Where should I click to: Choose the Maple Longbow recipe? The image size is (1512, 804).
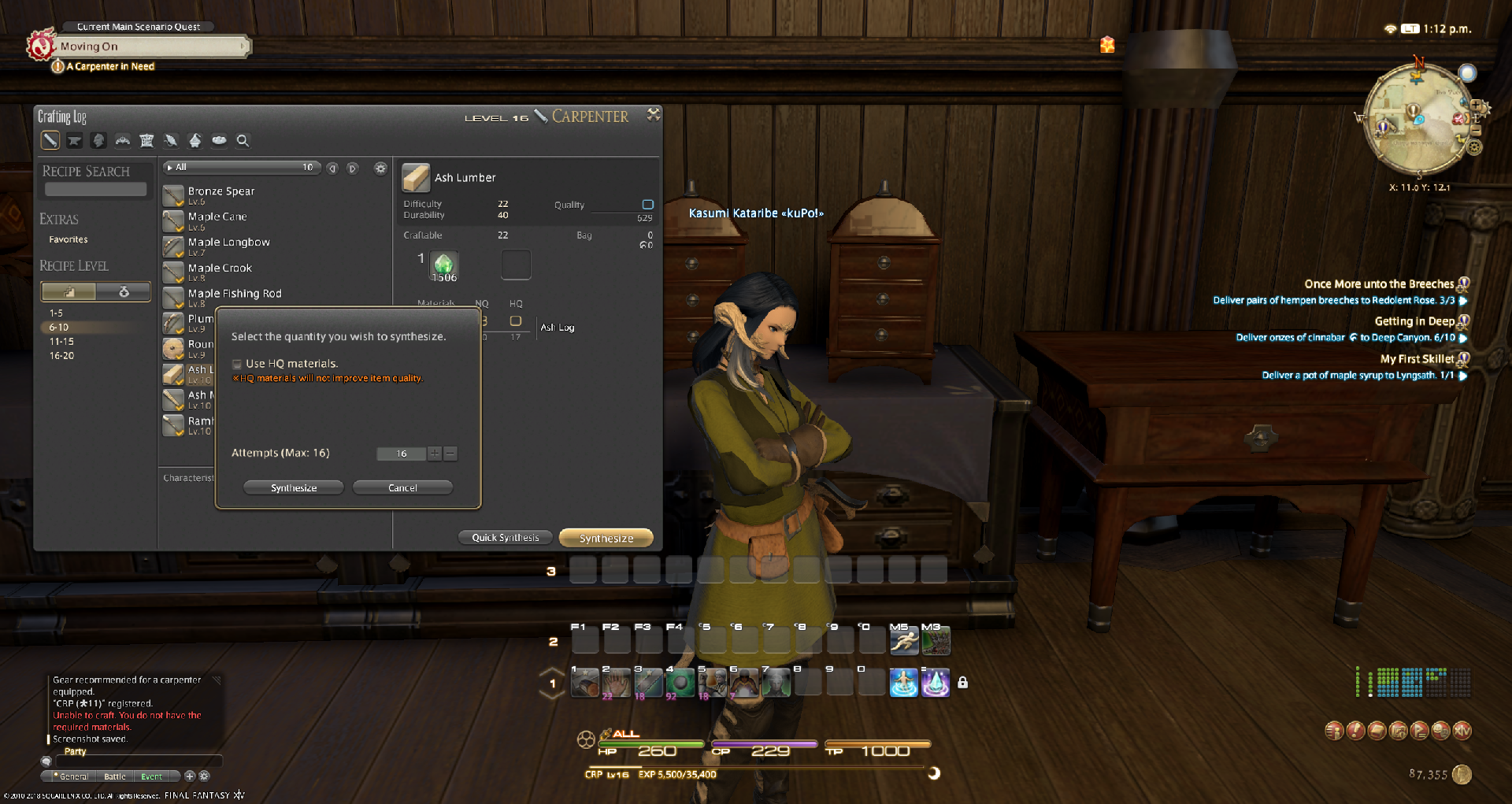pyautogui.click(x=228, y=243)
